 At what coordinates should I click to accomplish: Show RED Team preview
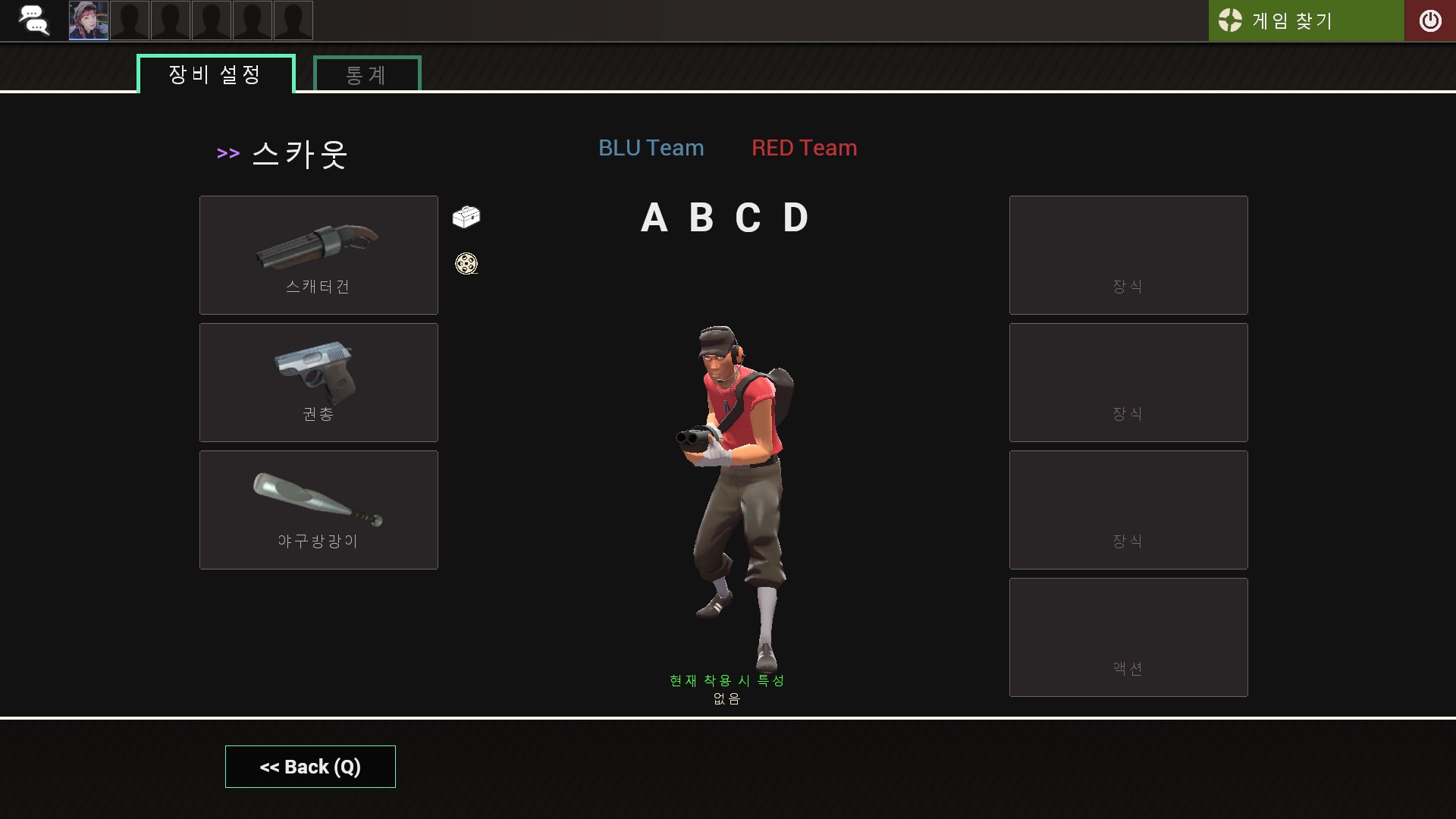(x=804, y=148)
